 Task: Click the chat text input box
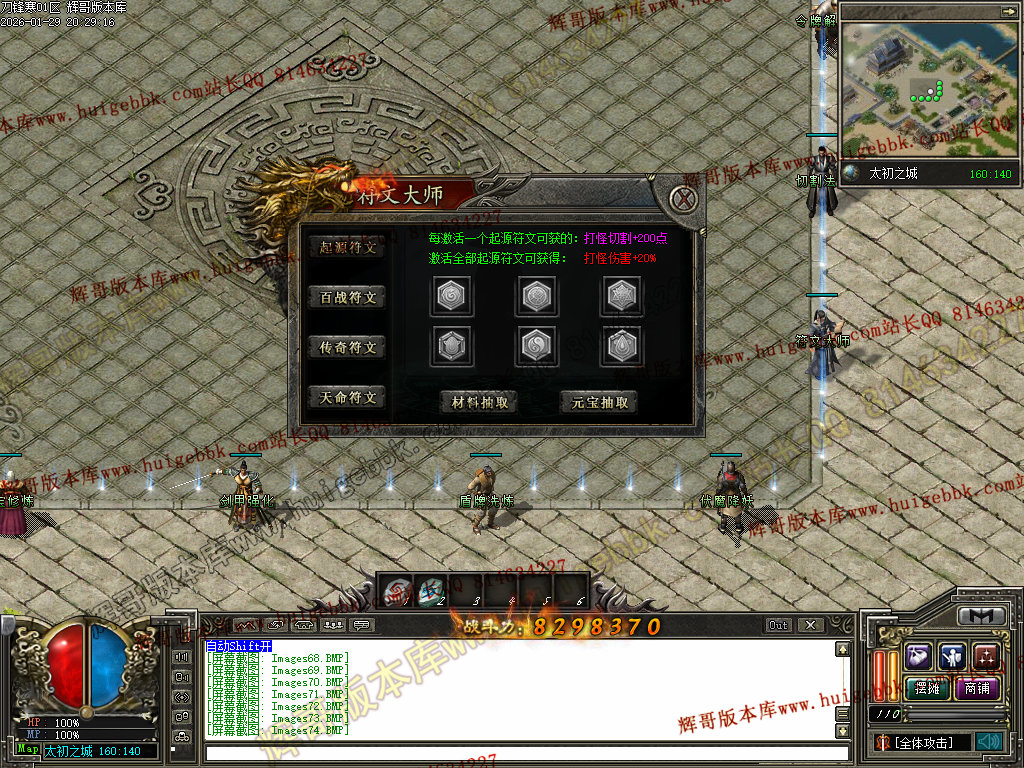tap(525, 753)
